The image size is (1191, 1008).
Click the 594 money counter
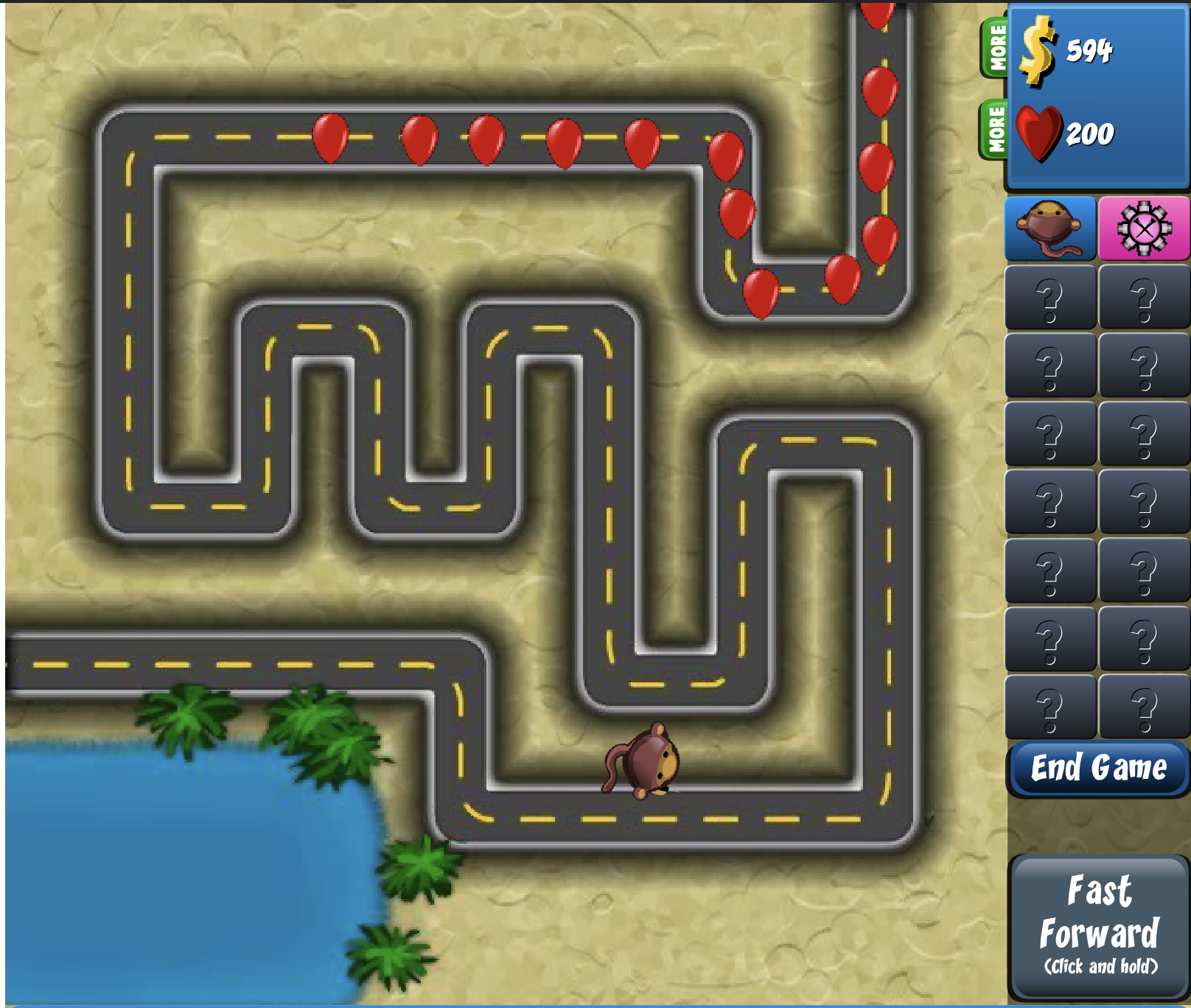pyautogui.click(x=1089, y=52)
